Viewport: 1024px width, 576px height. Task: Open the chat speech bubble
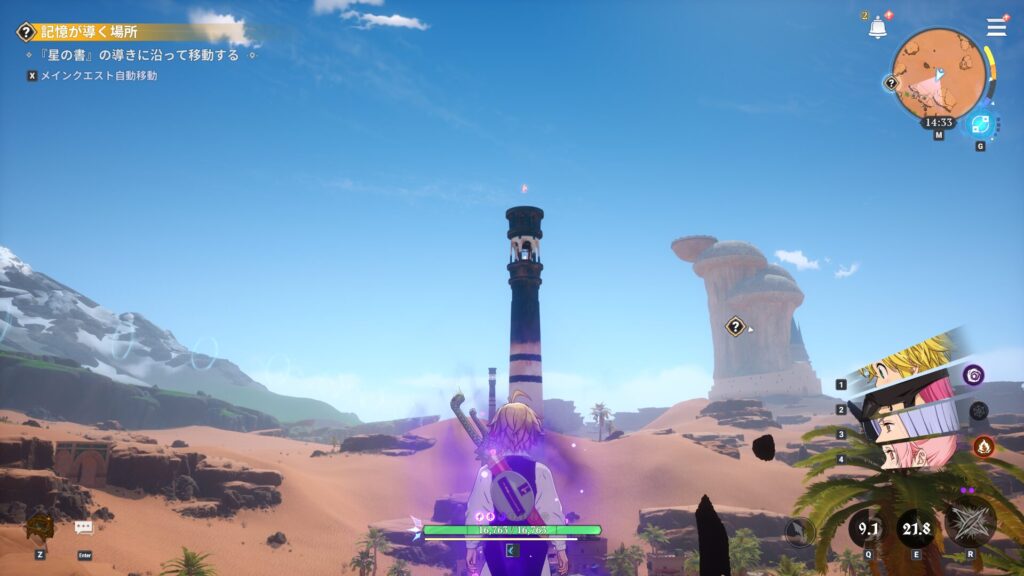(x=83, y=527)
